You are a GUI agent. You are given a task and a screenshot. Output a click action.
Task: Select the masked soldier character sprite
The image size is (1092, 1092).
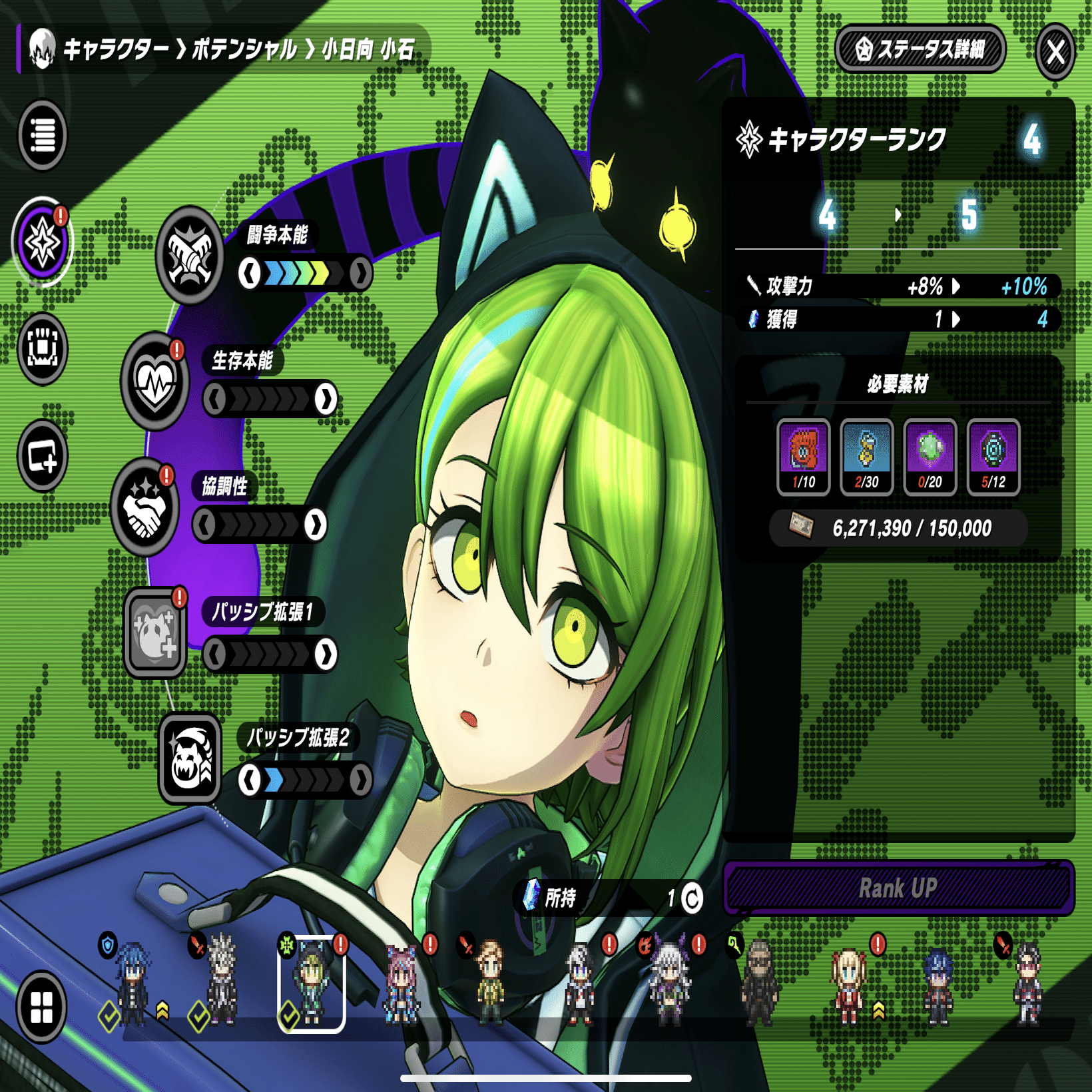tap(759, 984)
